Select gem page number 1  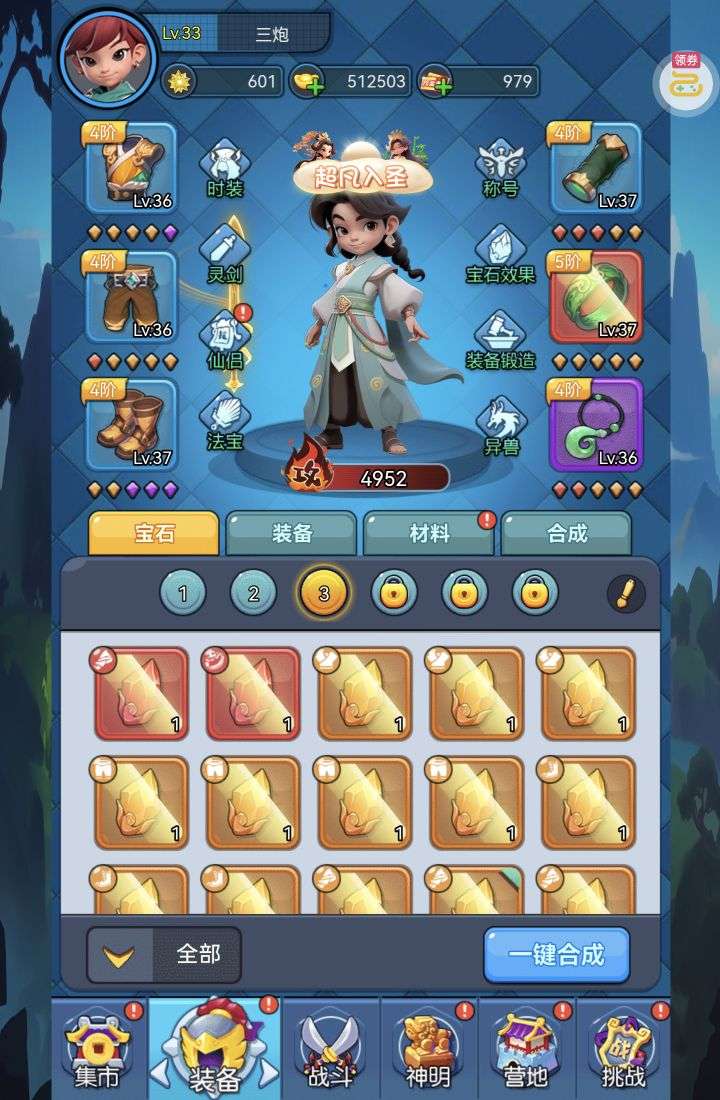[183, 594]
